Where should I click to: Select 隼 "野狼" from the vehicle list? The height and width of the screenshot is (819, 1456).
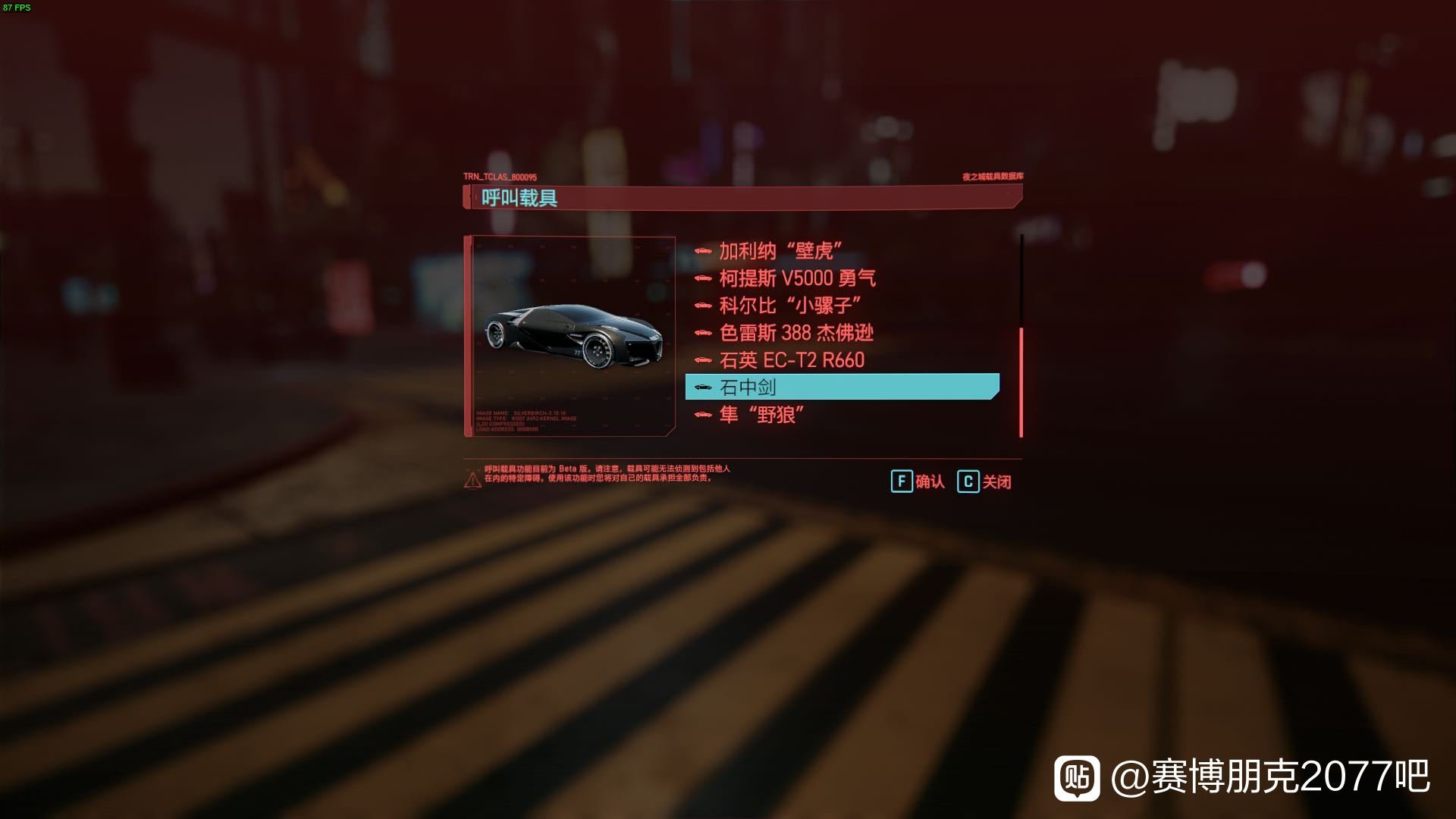(761, 415)
